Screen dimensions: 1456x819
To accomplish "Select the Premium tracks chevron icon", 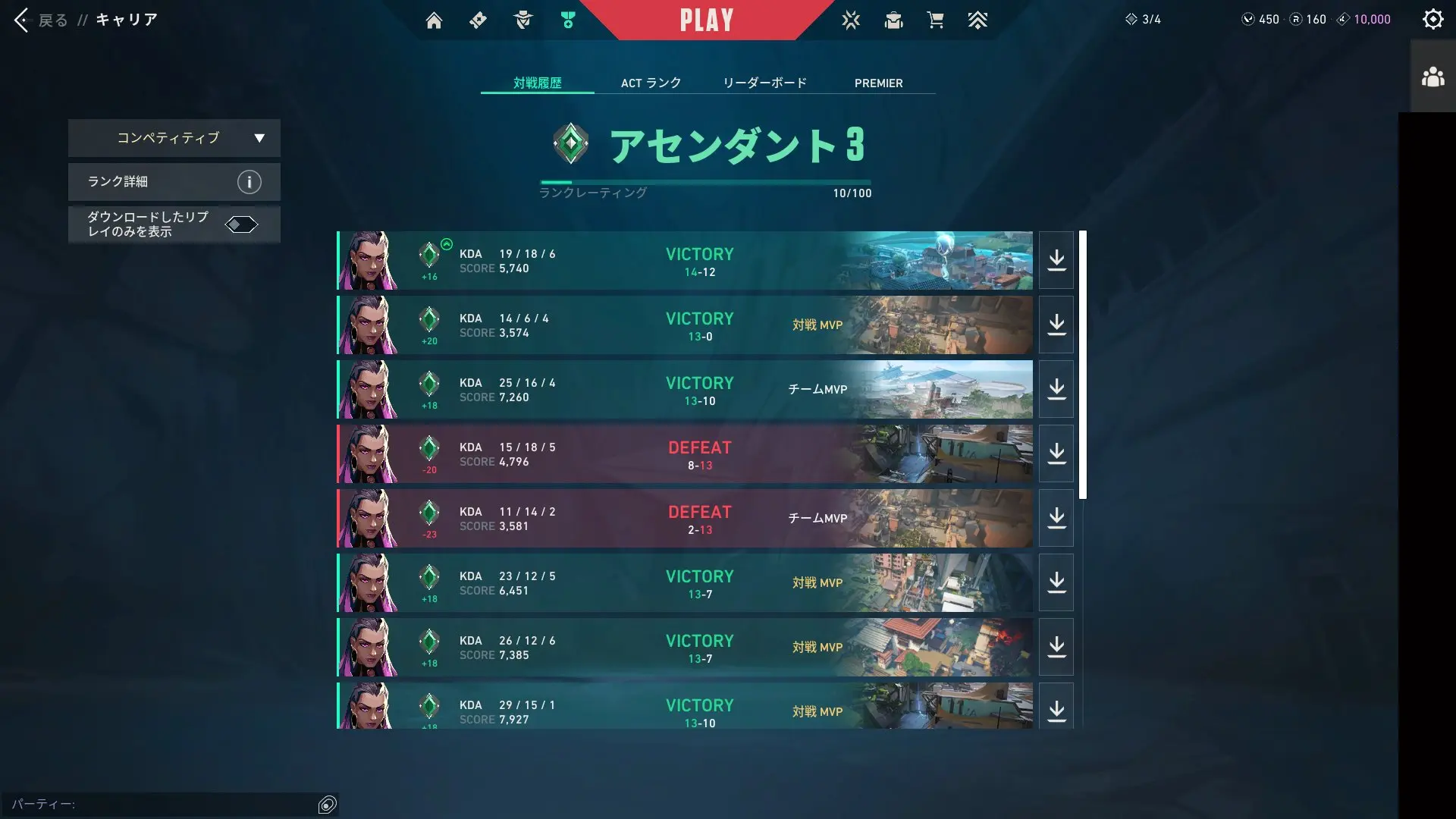I will (978, 20).
